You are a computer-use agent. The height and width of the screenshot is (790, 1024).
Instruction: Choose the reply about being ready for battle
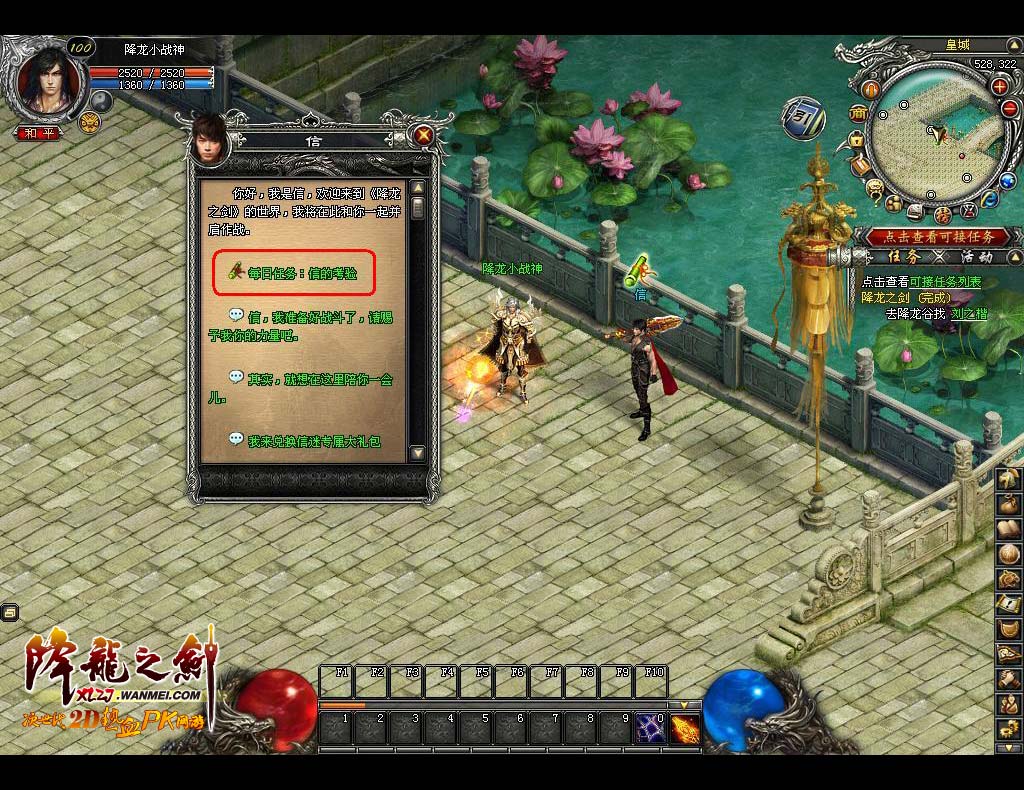316,326
